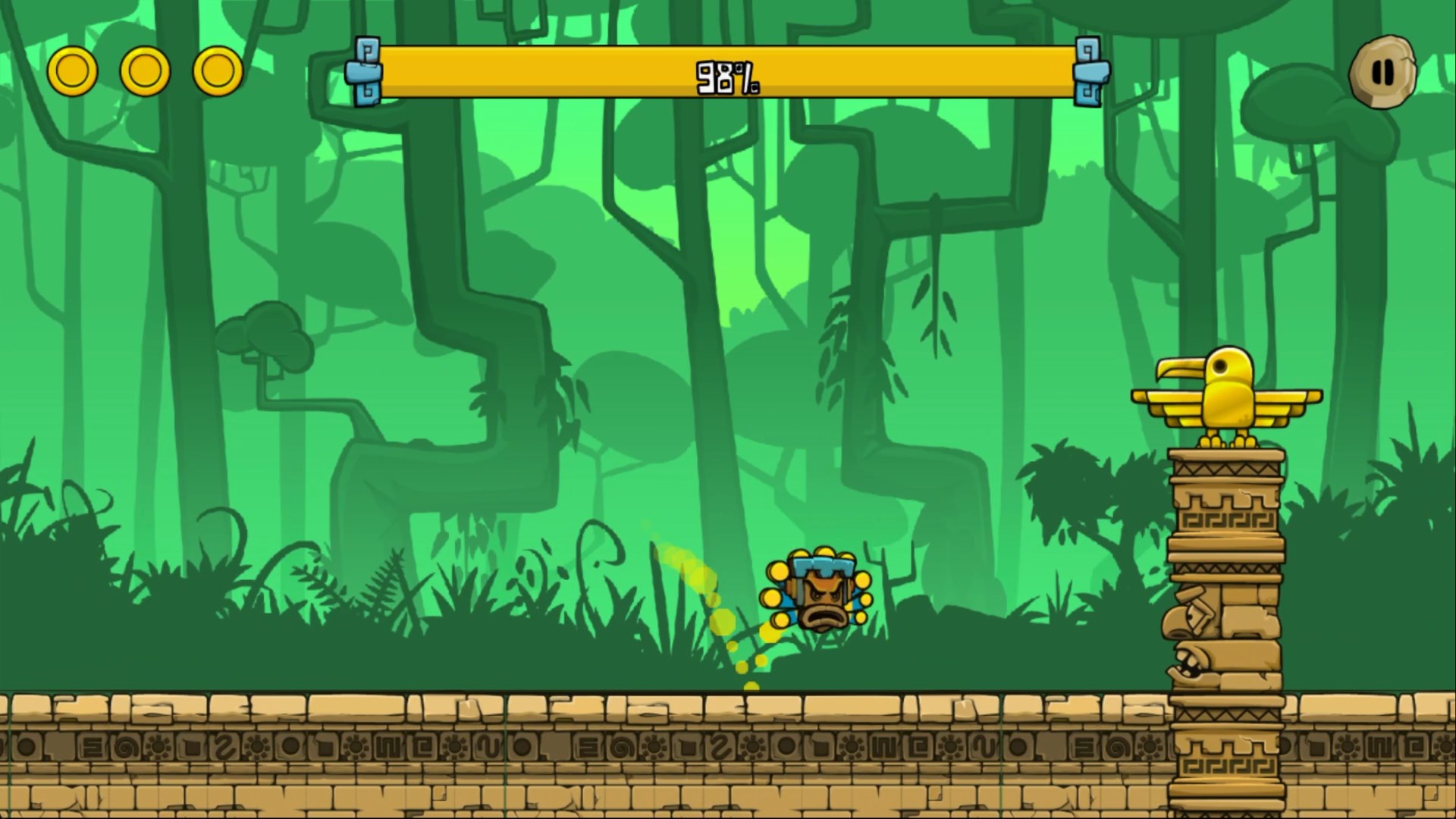
Task: Toggle the leftmost coin indicator
Action: tap(72, 71)
